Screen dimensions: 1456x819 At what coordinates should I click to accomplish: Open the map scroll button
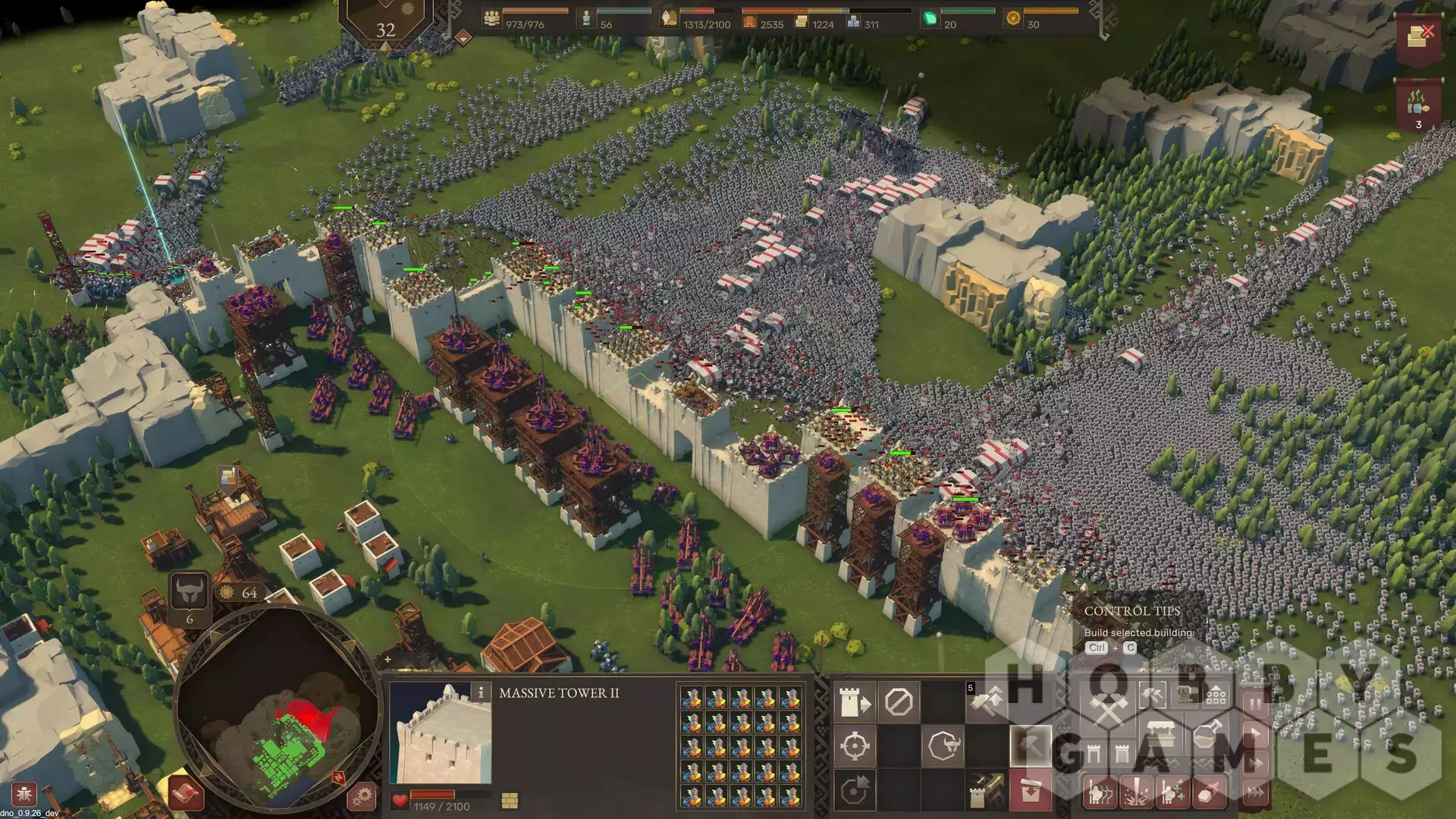pyautogui.click(x=184, y=794)
